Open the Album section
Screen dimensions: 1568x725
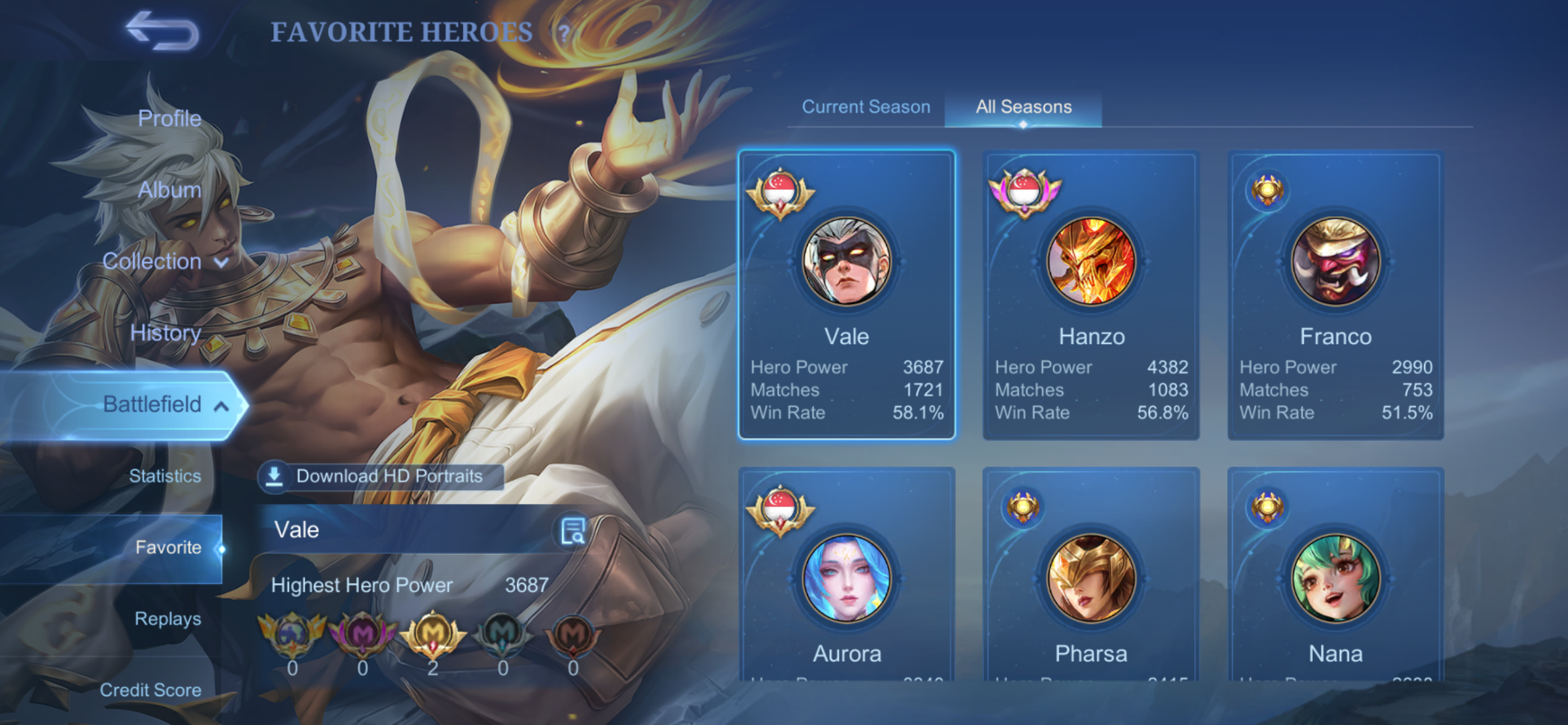[169, 190]
